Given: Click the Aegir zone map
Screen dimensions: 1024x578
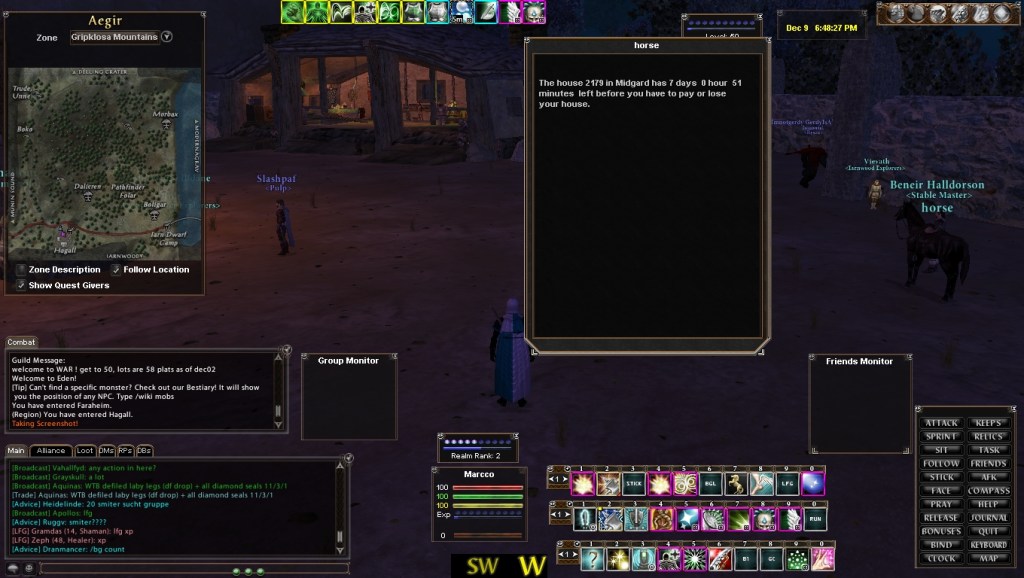Looking at the screenshot, I should 105,164.
